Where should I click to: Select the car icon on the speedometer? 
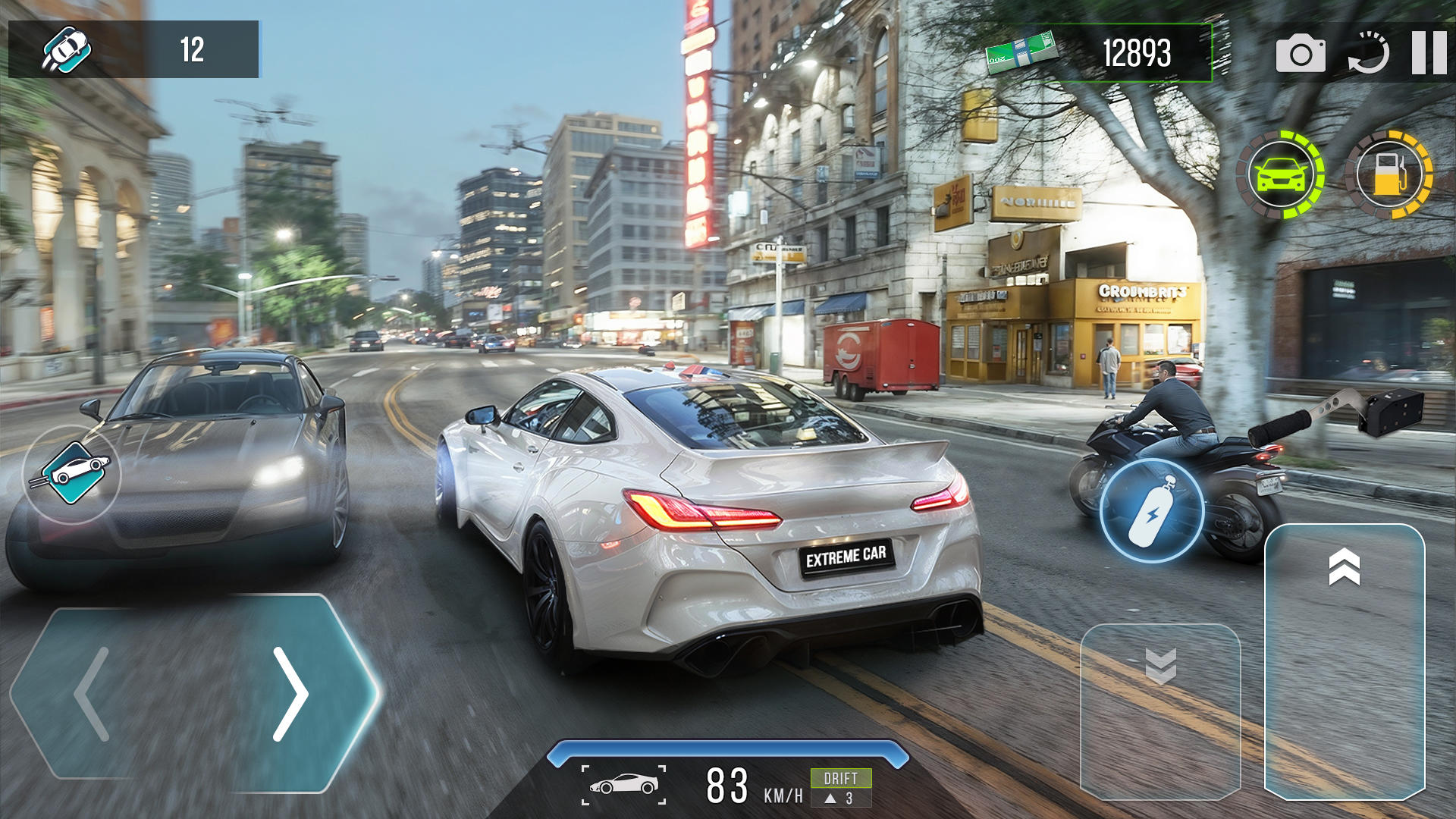click(624, 785)
